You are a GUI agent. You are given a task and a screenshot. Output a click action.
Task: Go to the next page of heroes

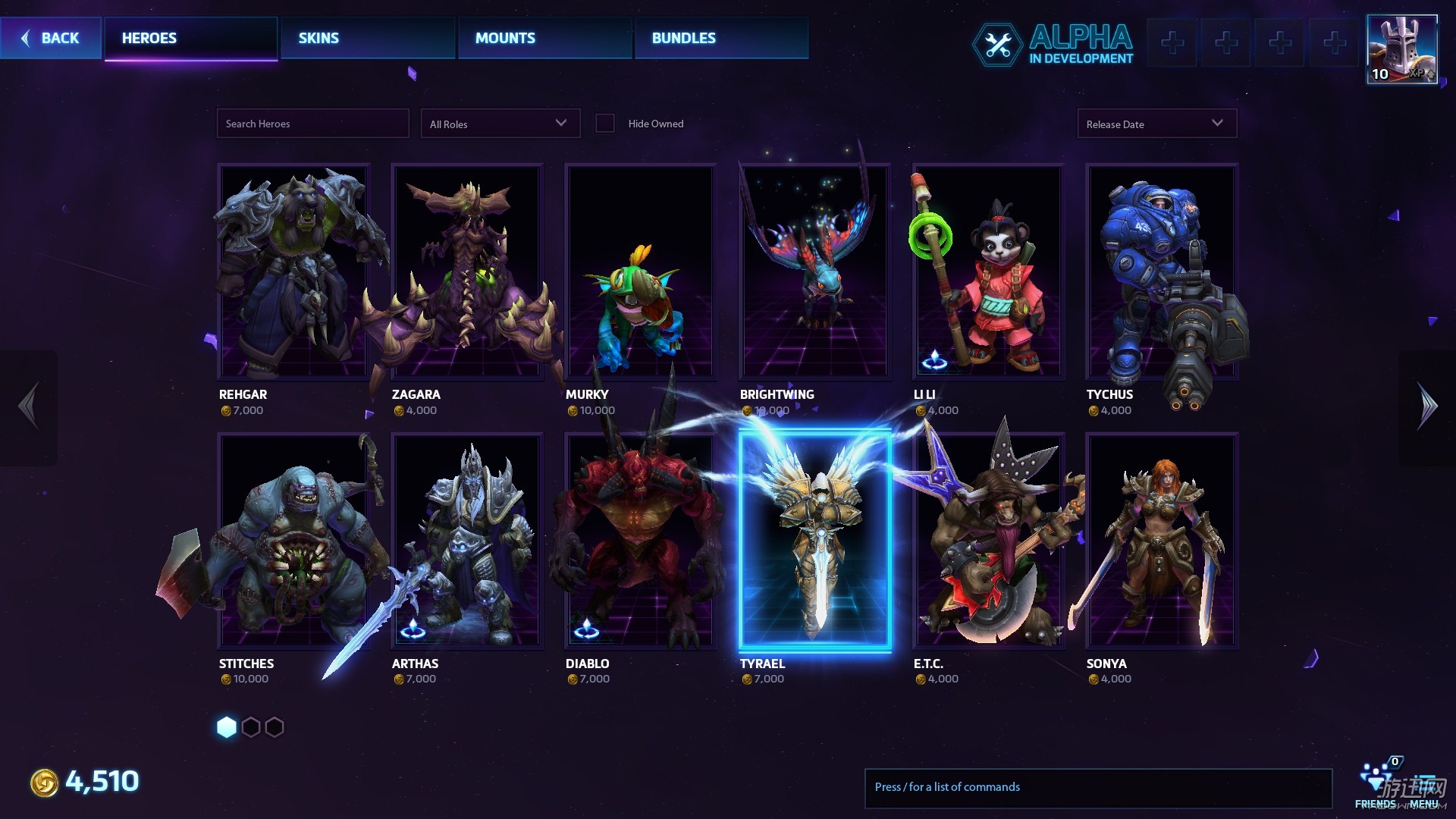pyautogui.click(x=1427, y=406)
